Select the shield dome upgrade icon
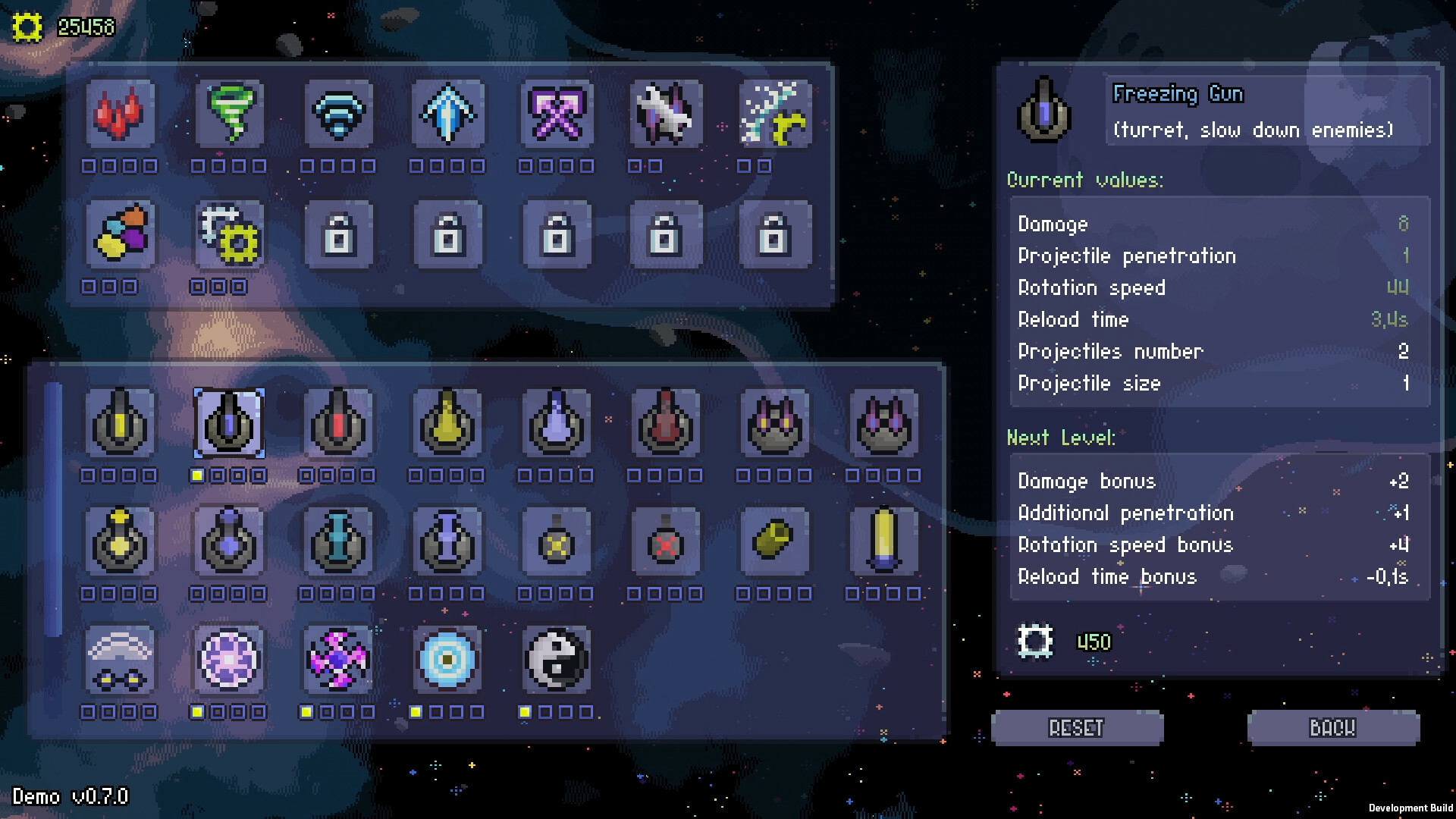Image resolution: width=1456 pixels, height=819 pixels. pyautogui.click(x=121, y=660)
